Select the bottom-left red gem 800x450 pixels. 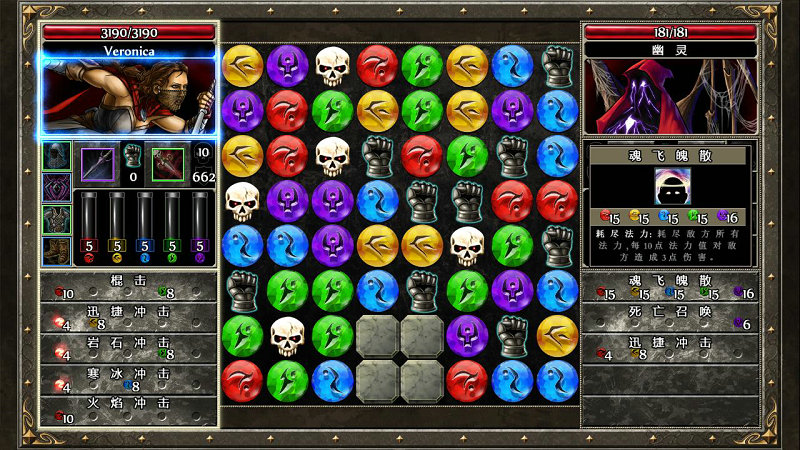243,380
